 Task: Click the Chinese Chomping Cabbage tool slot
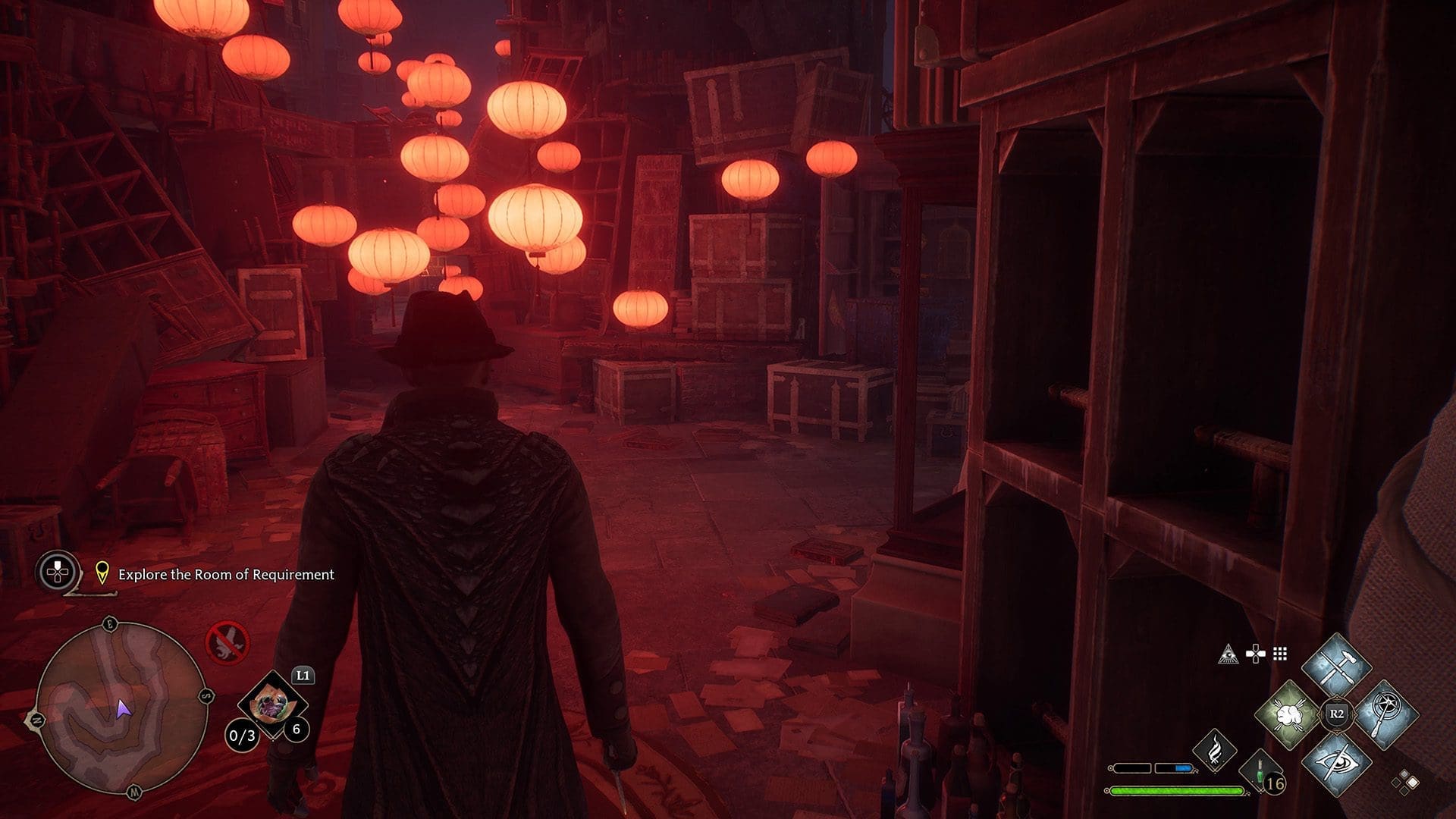pos(272,705)
